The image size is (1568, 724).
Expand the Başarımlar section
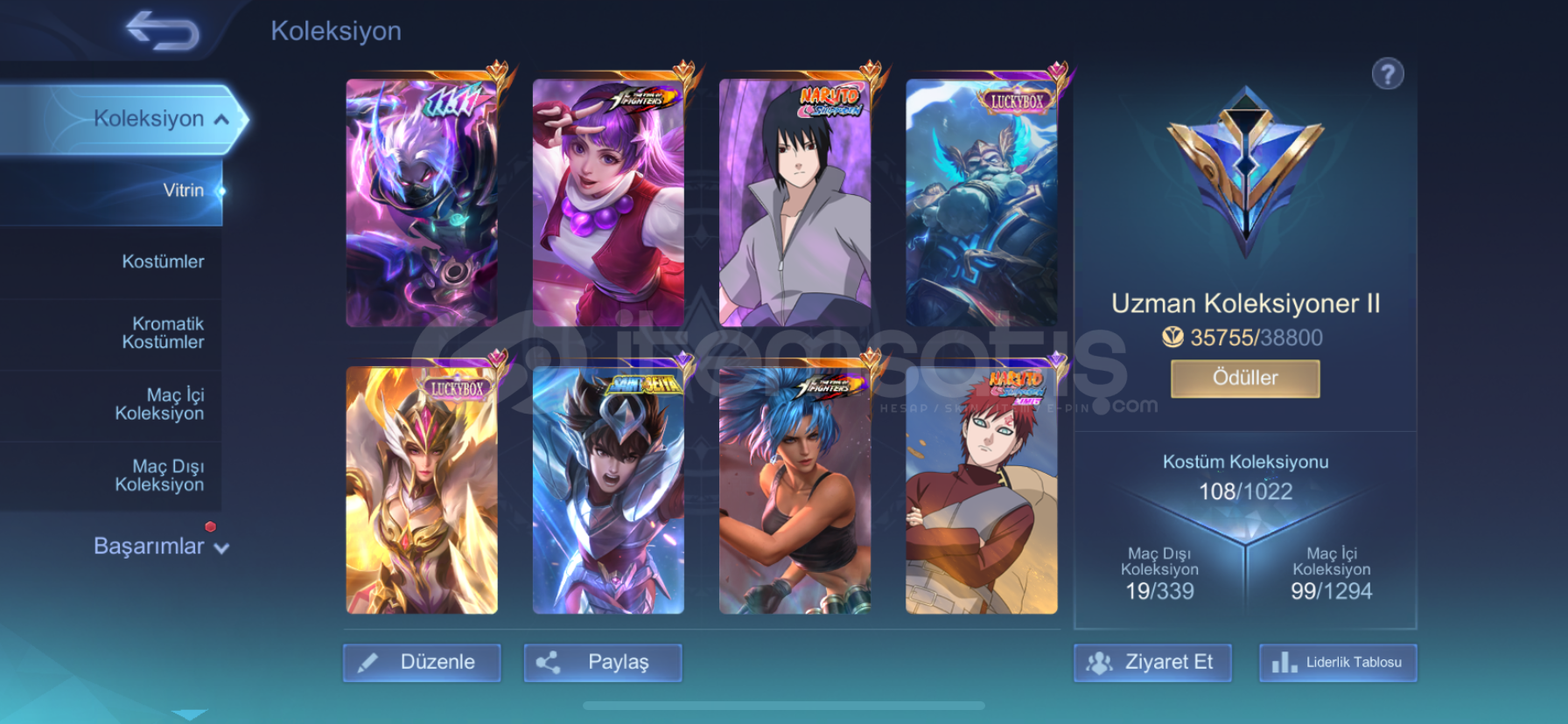pos(158,545)
